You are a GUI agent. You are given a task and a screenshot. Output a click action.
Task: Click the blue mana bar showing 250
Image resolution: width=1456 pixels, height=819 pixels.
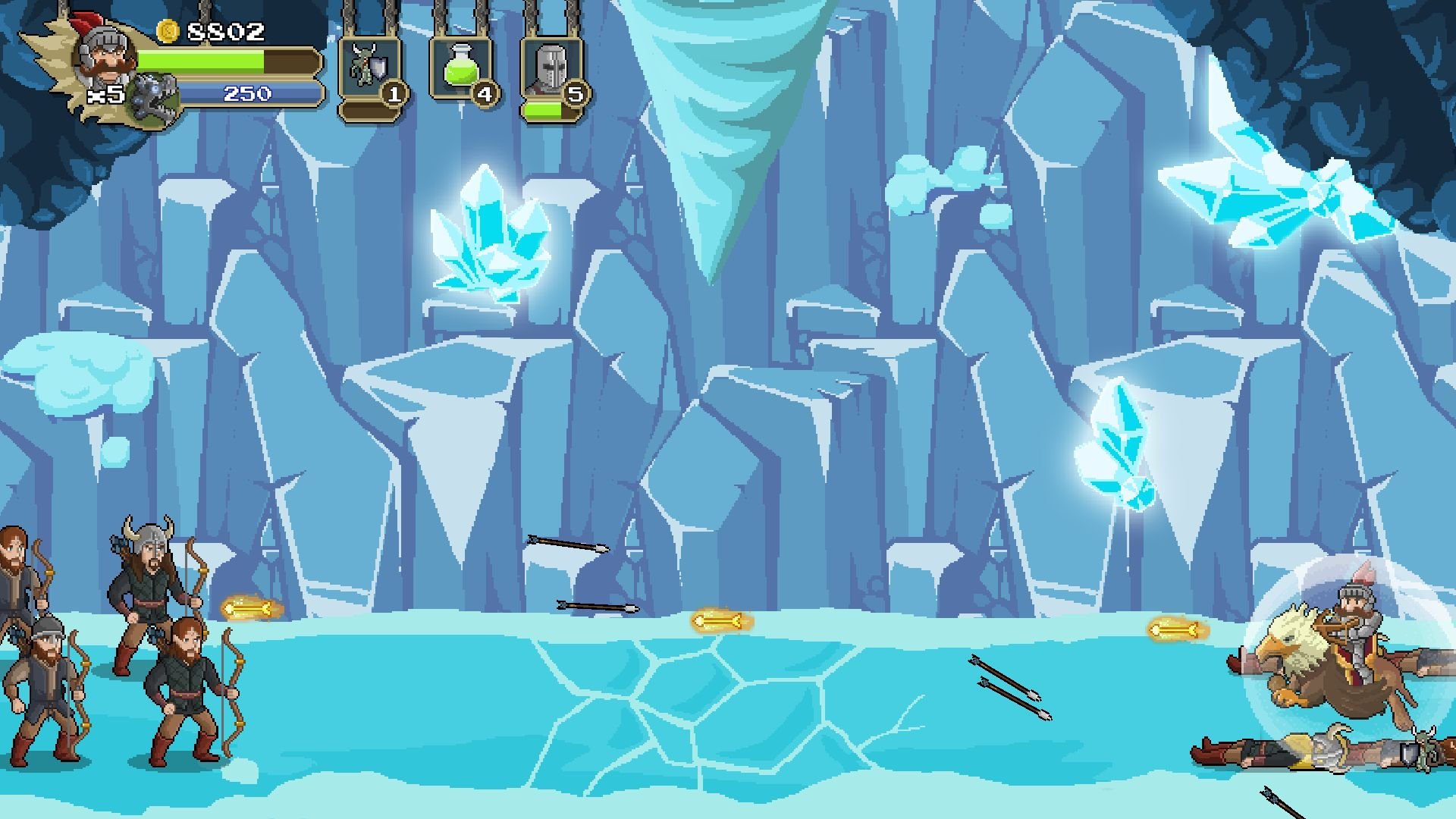pyautogui.click(x=250, y=93)
